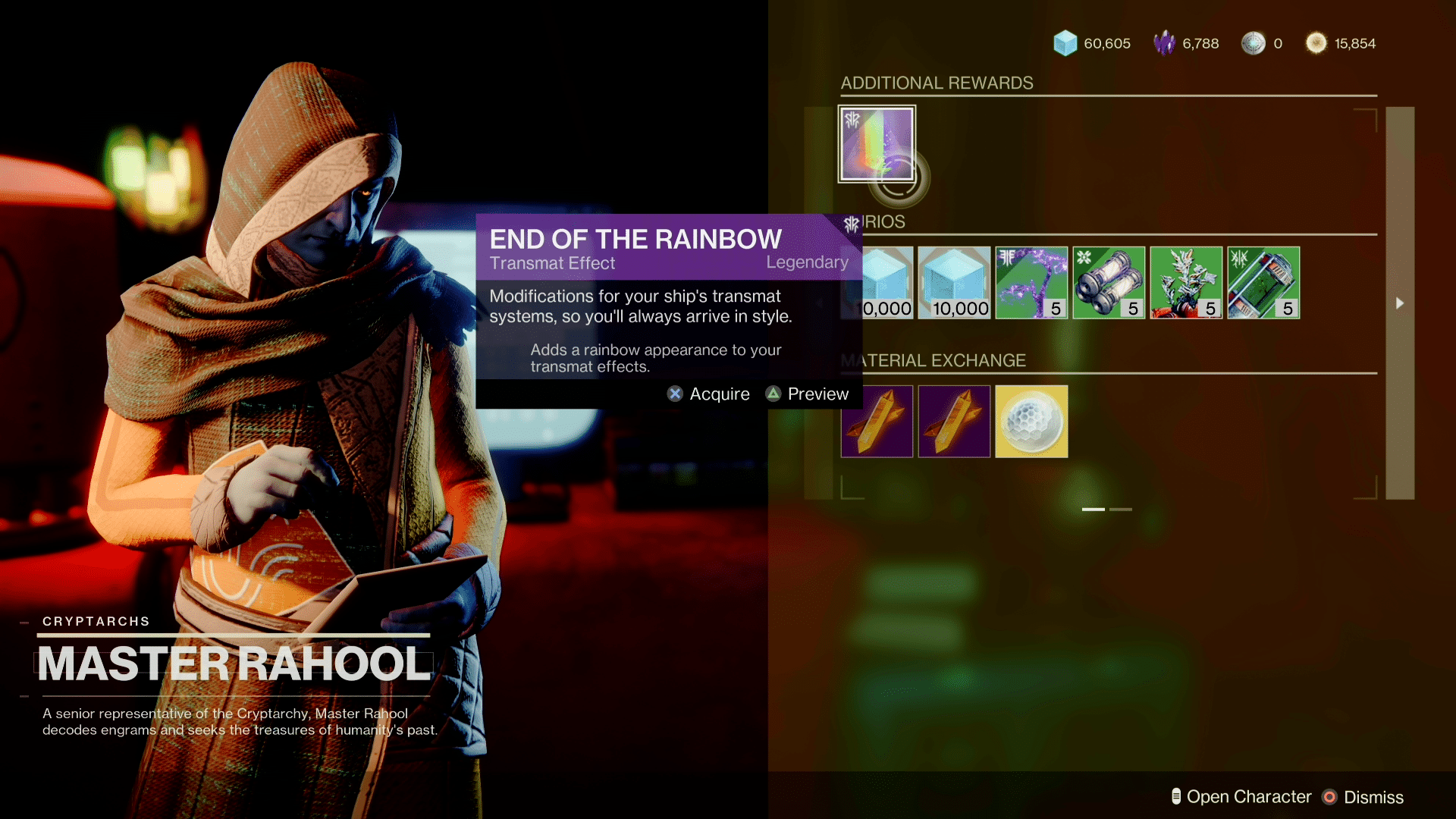The image size is (1456, 819).
Task: Select the spiky plant material curio
Action: tap(1186, 282)
